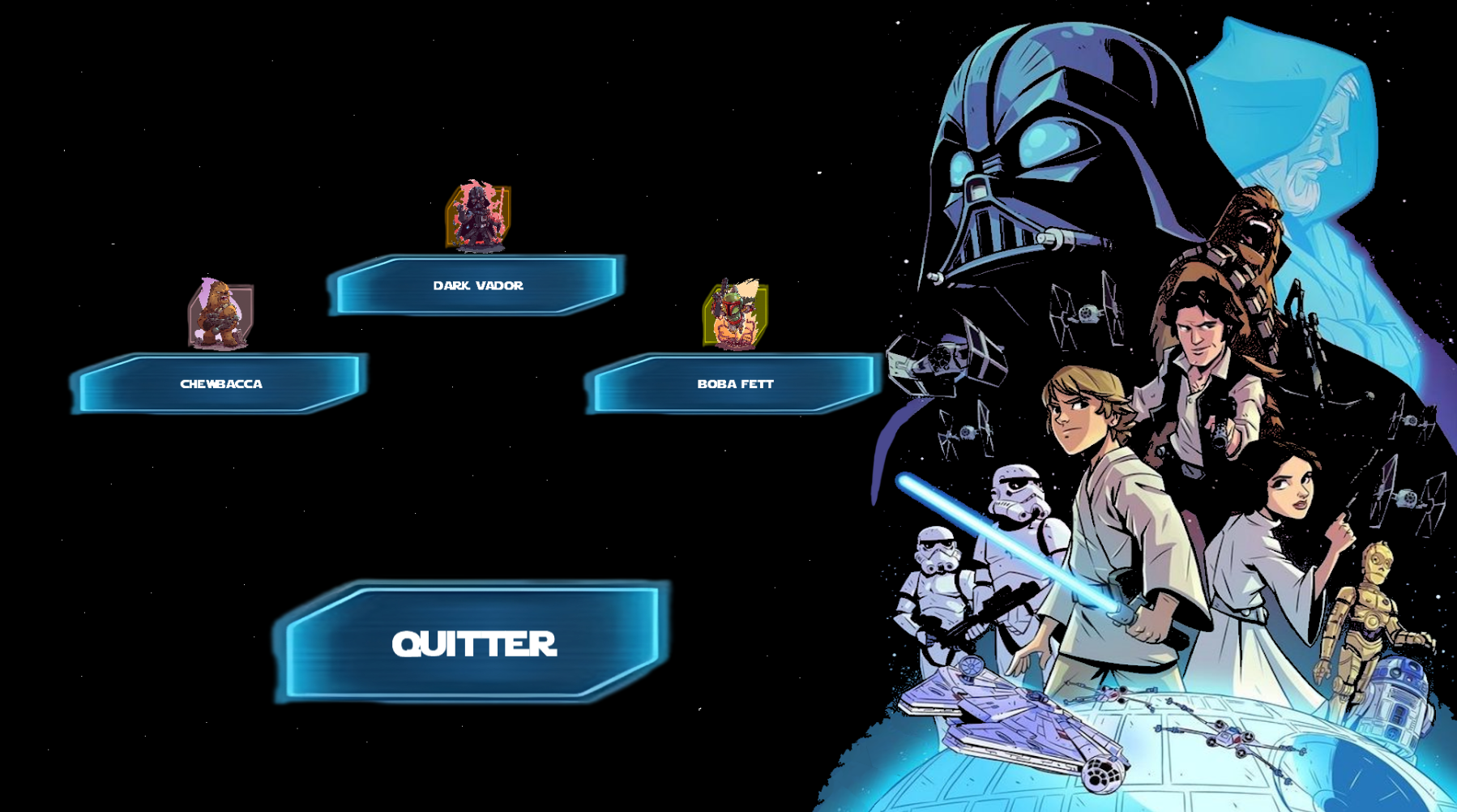This screenshot has width=1457, height=812.
Task: Select the Chewbacca button
Action: coord(220,383)
